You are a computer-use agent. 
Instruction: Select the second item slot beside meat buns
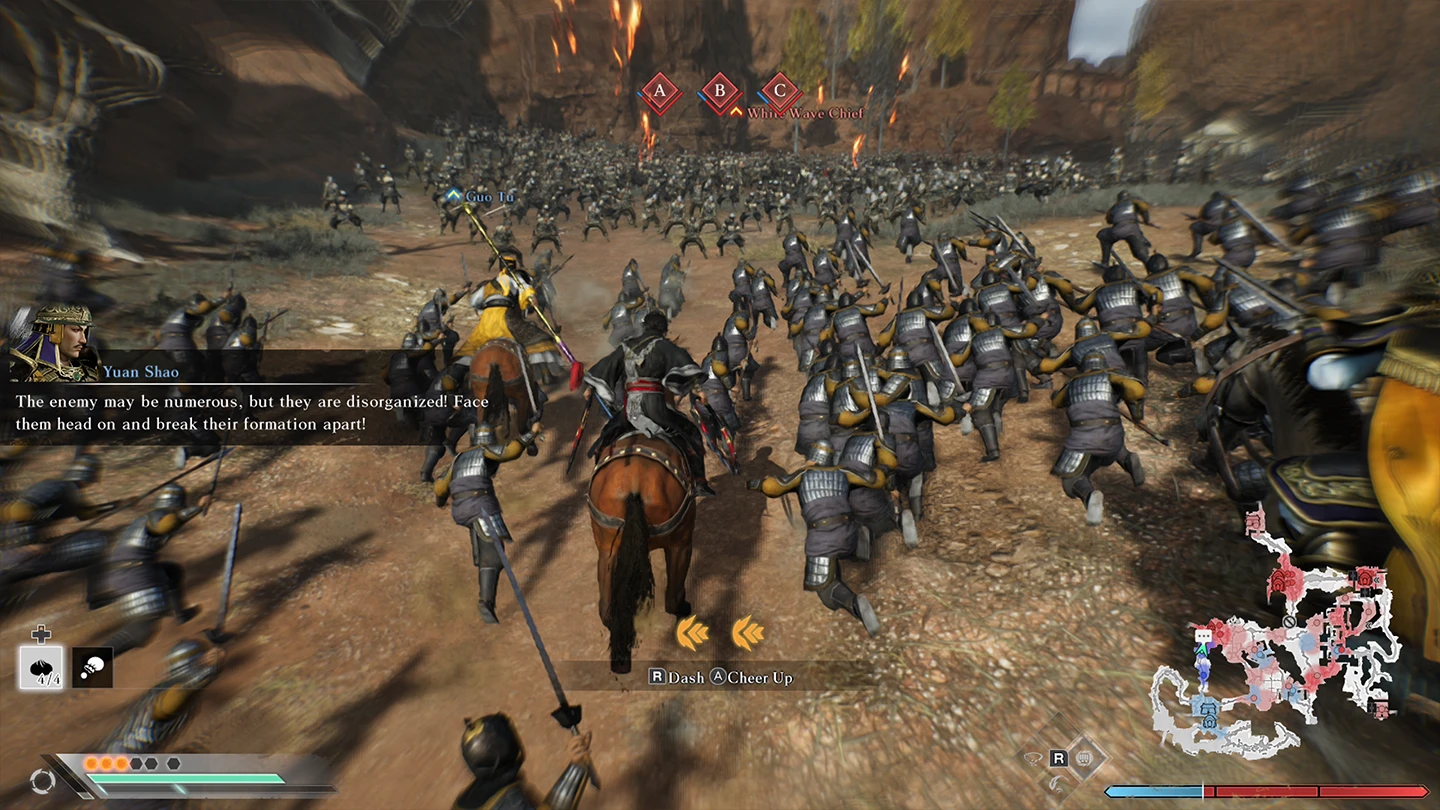coord(93,667)
